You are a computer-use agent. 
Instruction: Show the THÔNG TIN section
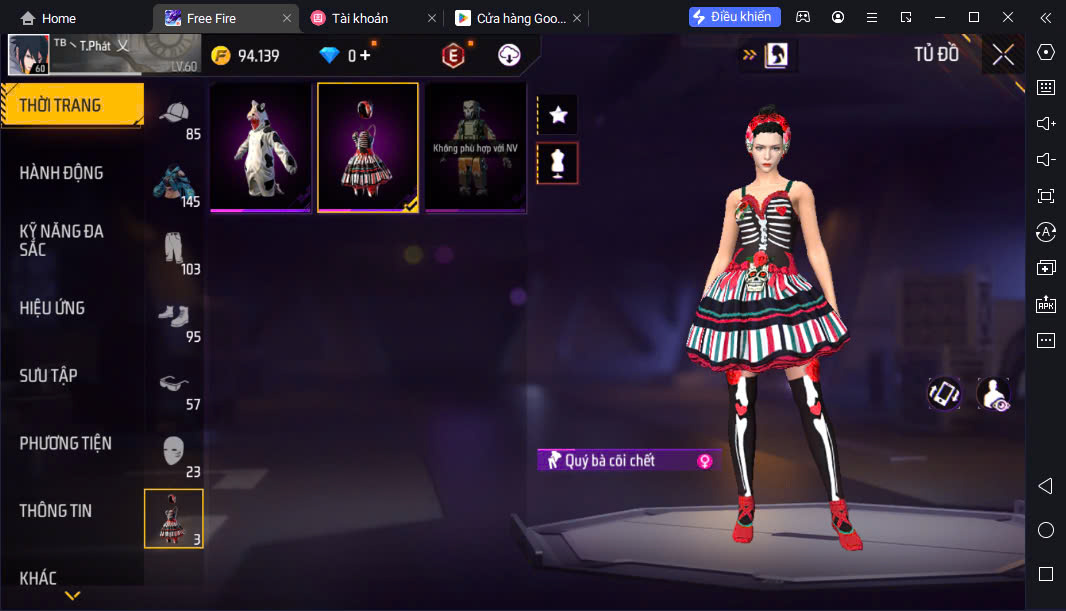(x=56, y=511)
